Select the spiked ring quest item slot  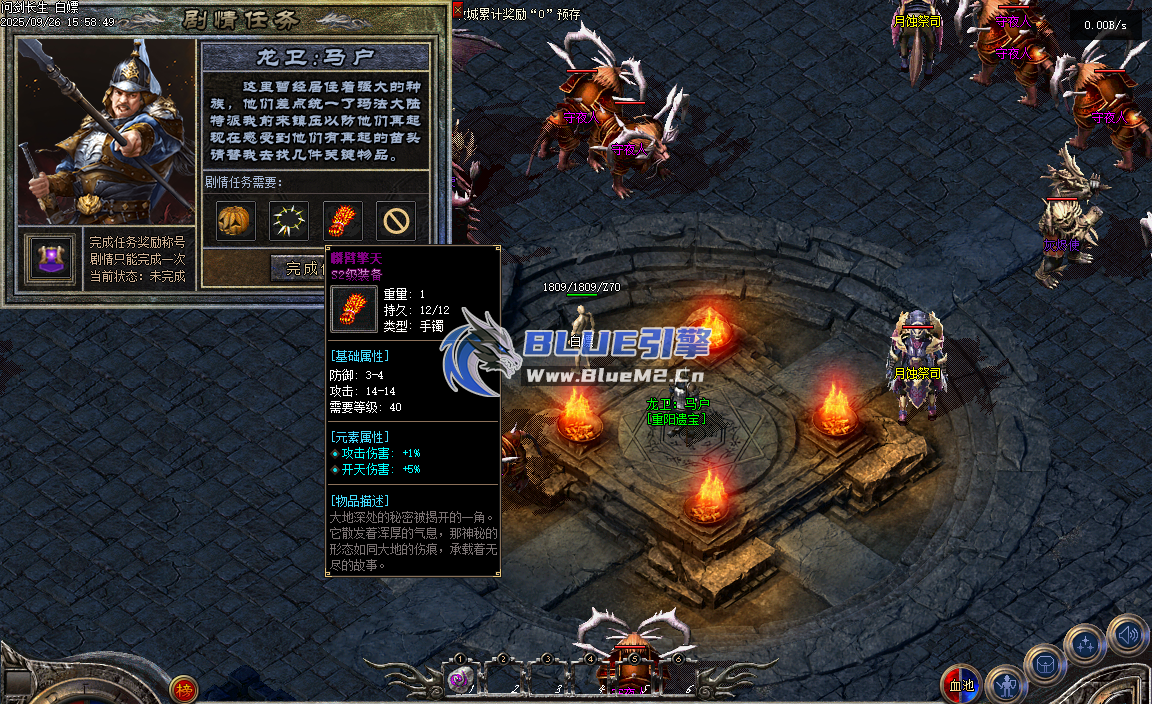[x=289, y=220]
